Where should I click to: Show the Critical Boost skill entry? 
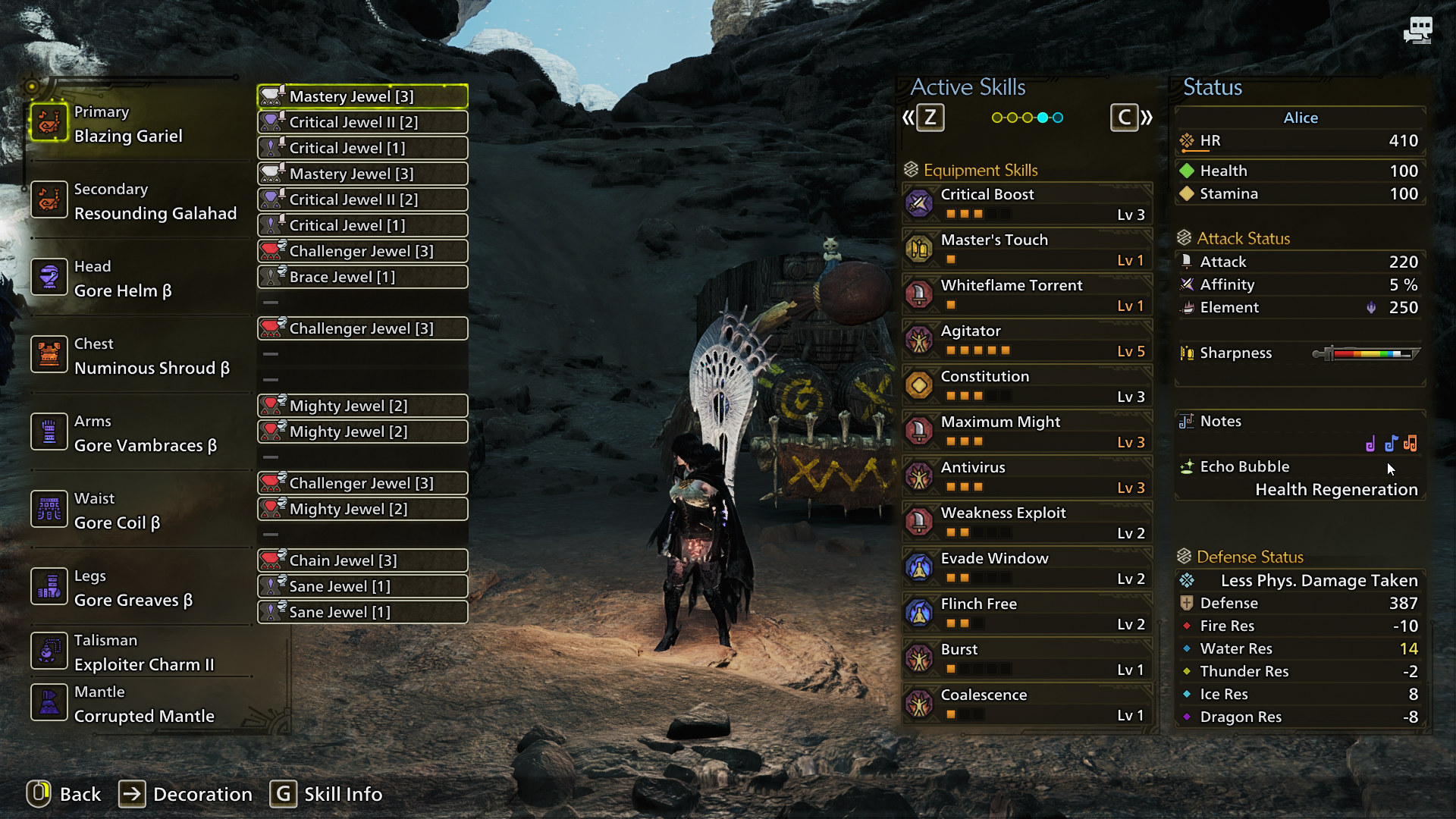tap(1027, 204)
